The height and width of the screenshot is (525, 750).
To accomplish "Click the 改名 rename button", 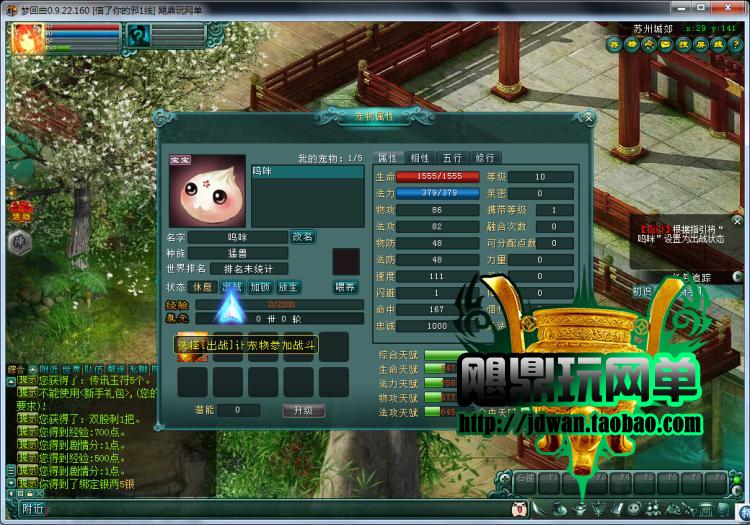I will coord(303,237).
